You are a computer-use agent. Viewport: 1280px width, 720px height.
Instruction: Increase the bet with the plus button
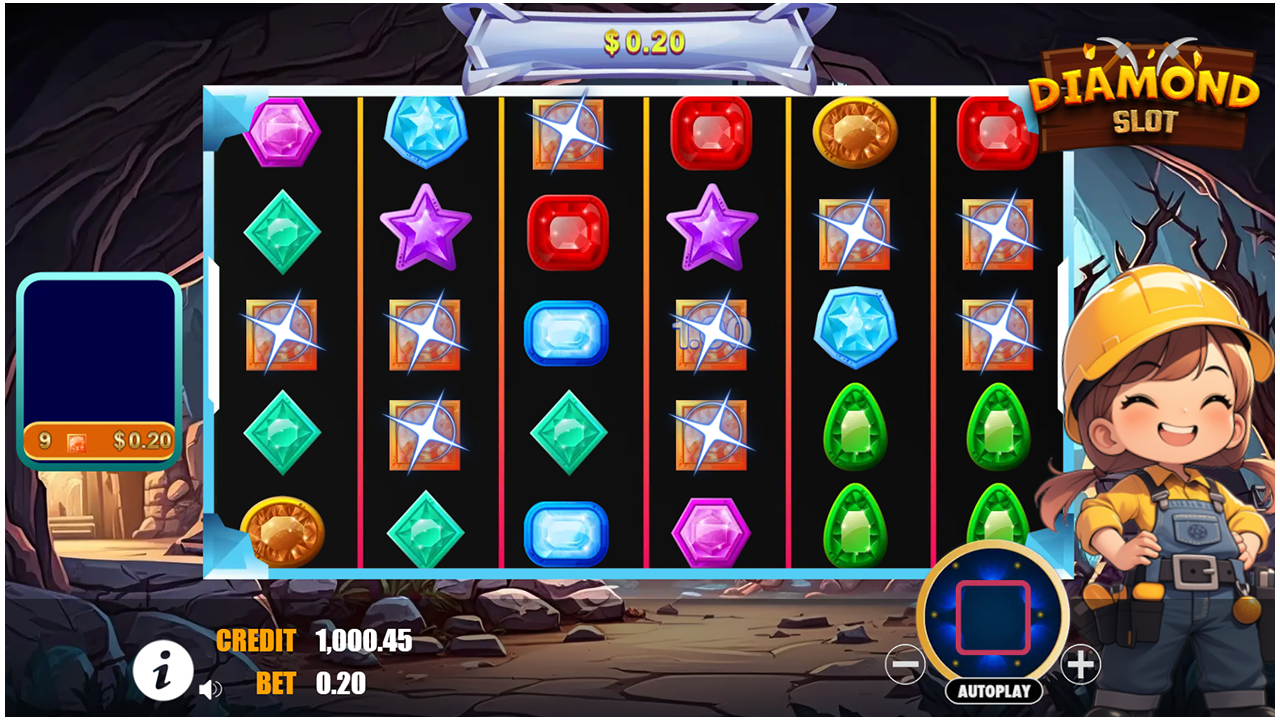coord(1080,663)
